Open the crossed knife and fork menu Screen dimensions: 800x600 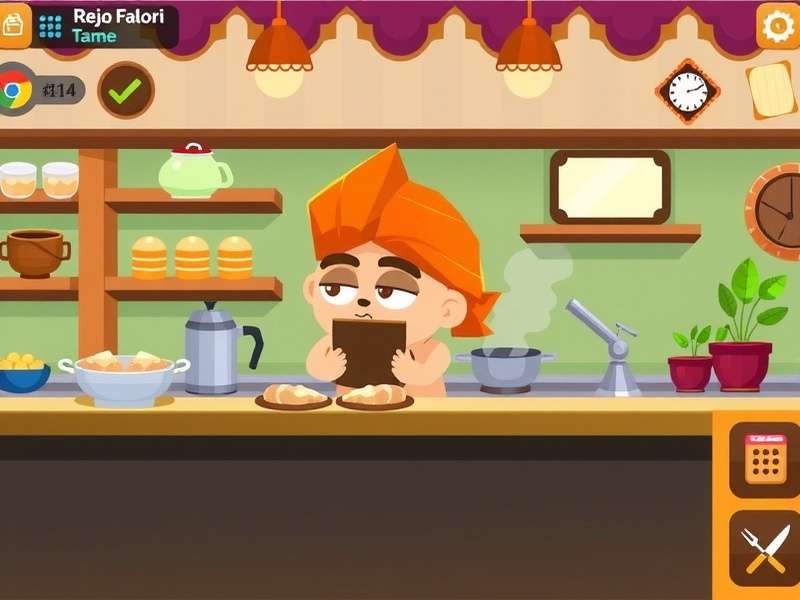[764, 548]
